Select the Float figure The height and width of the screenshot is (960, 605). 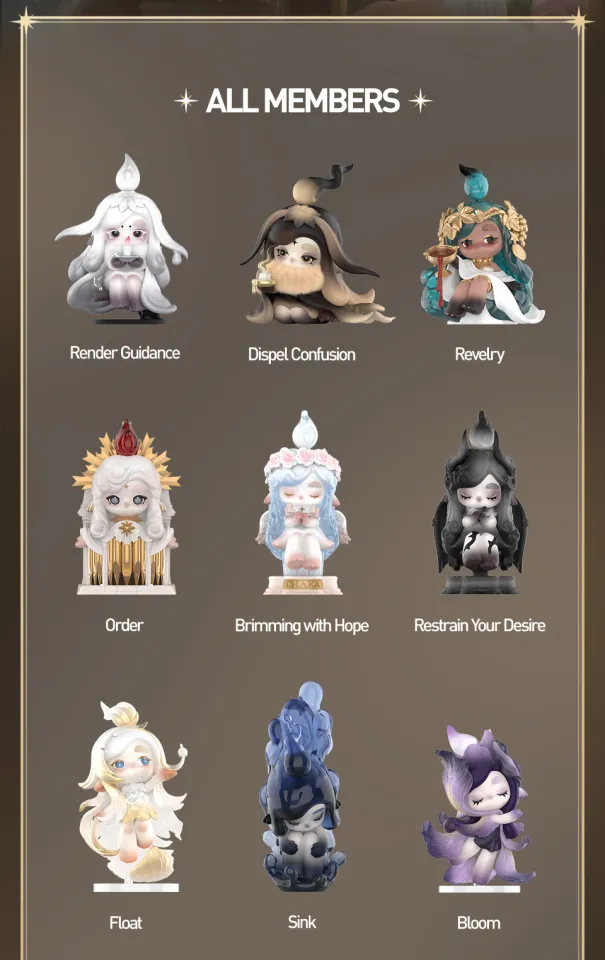coord(130,795)
